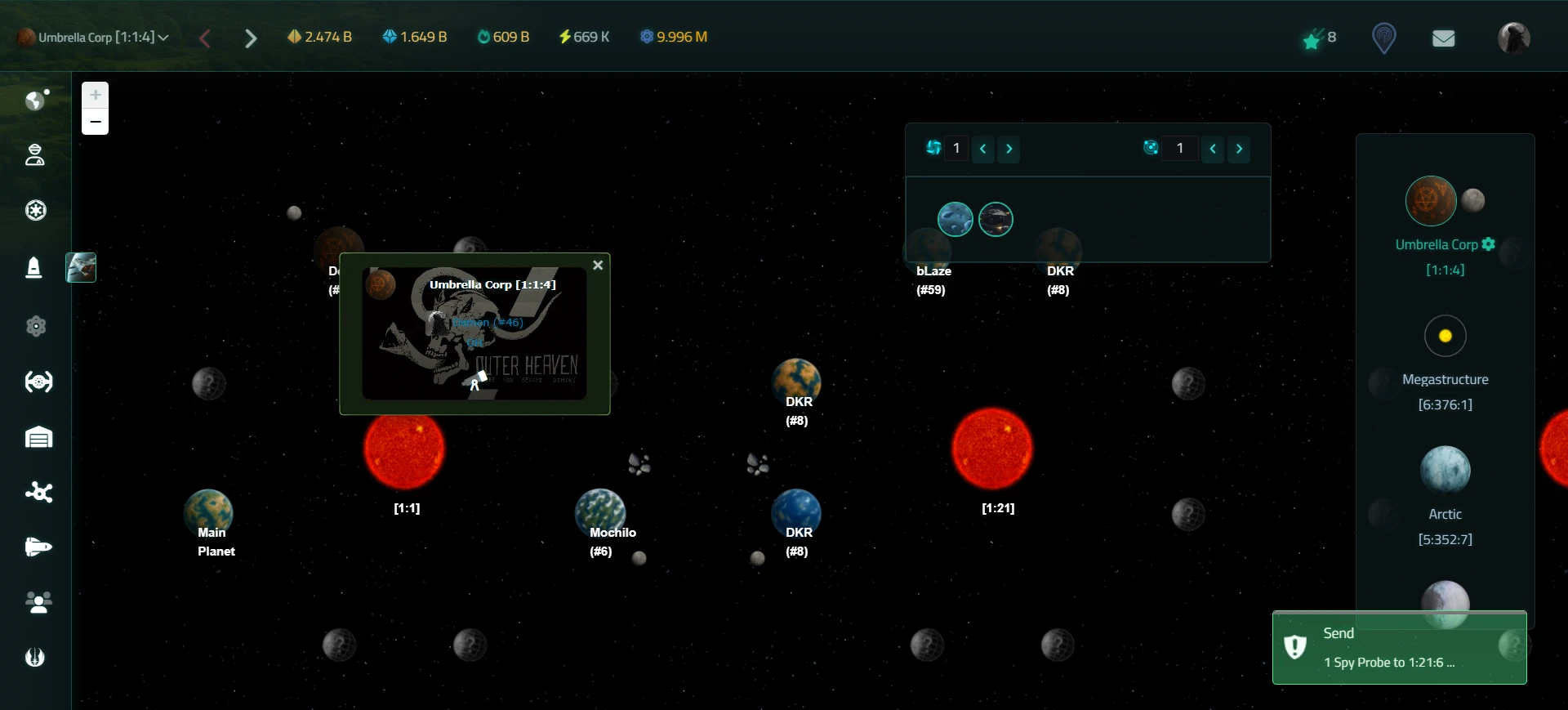Select the Mochilo planet on the map

coord(600,512)
